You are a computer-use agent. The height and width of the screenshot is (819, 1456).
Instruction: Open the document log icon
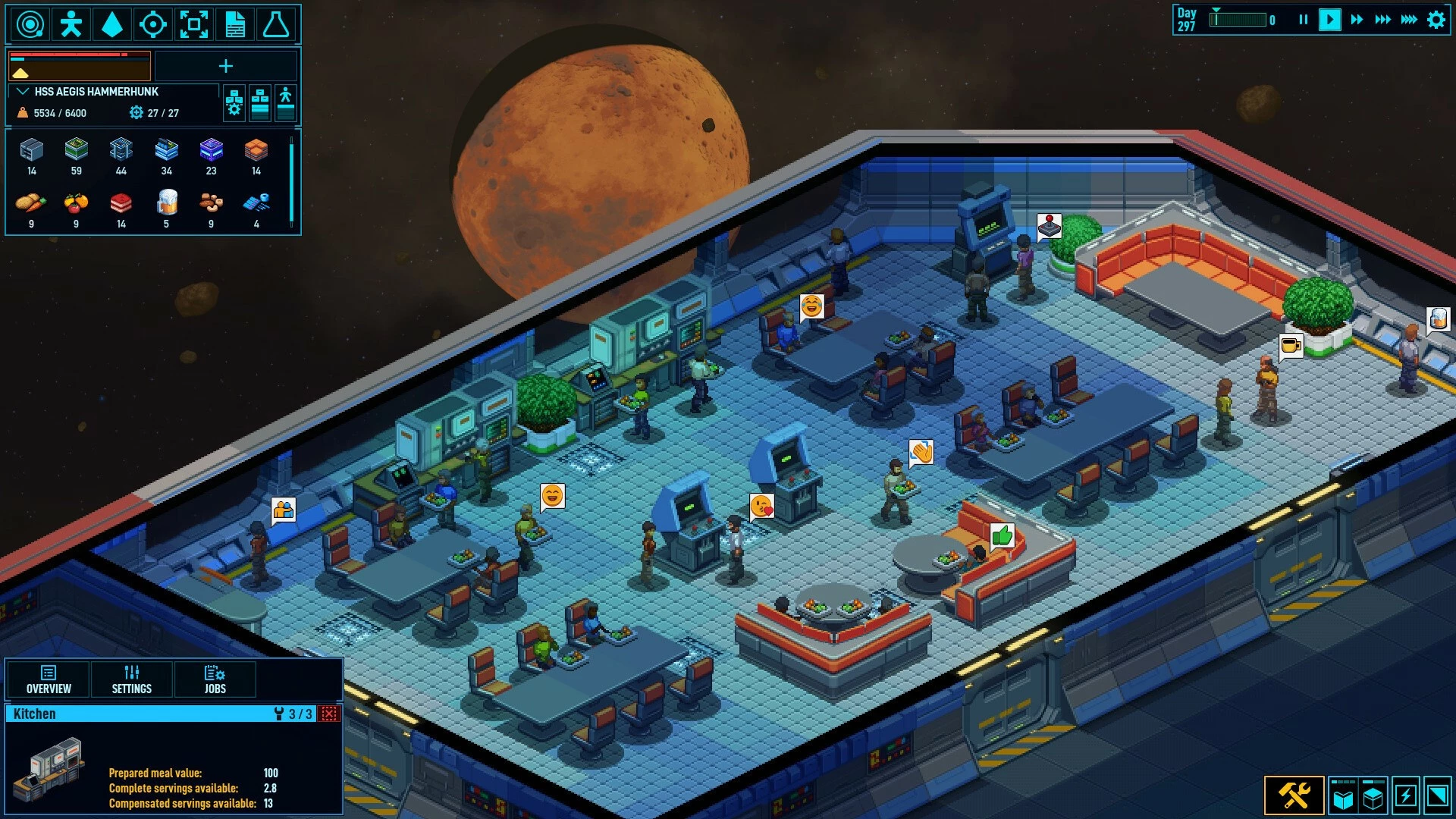point(235,24)
